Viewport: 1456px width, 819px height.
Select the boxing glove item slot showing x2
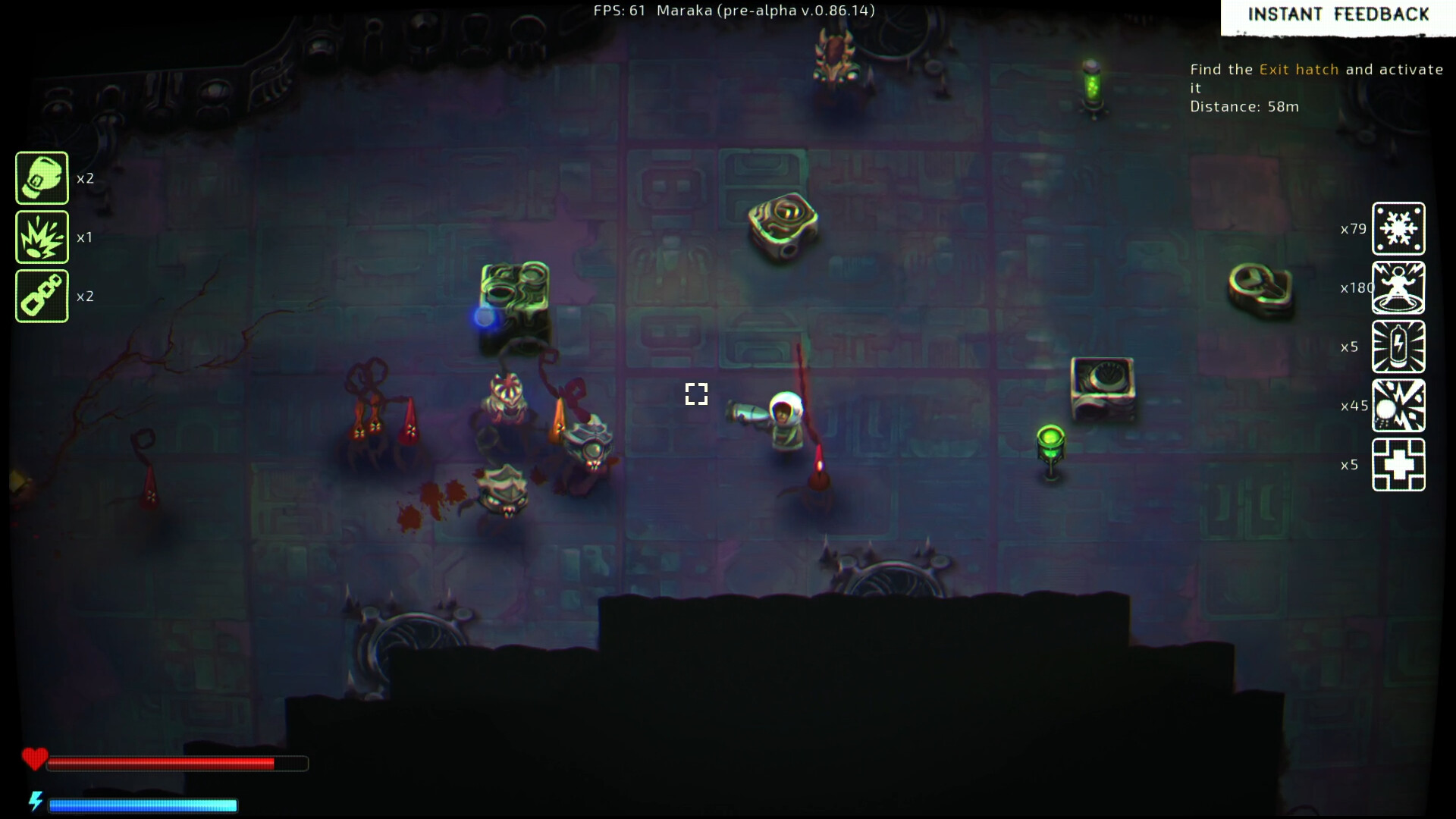[x=42, y=177]
